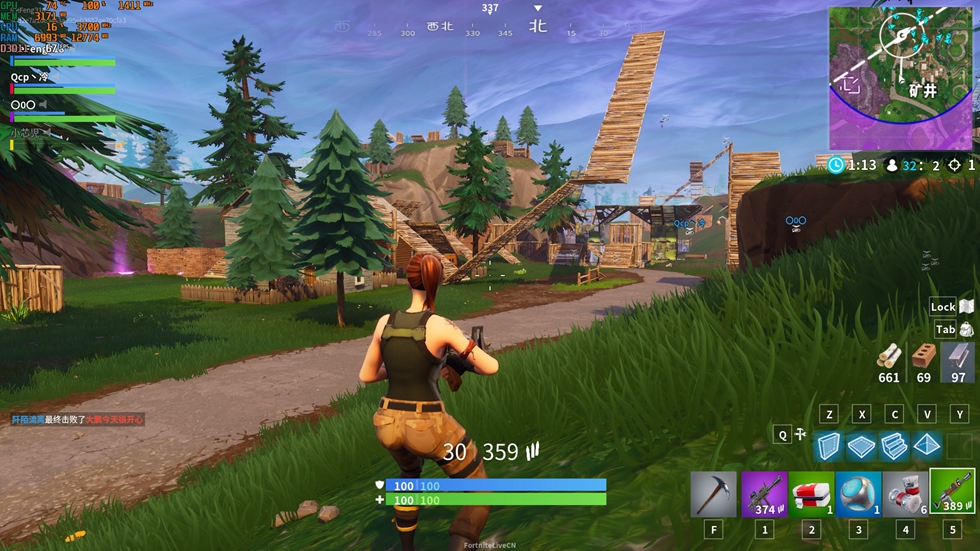This screenshot has height=551, width=980.
Task: Pick the stairs building piece
Action: tap(894, 446)
